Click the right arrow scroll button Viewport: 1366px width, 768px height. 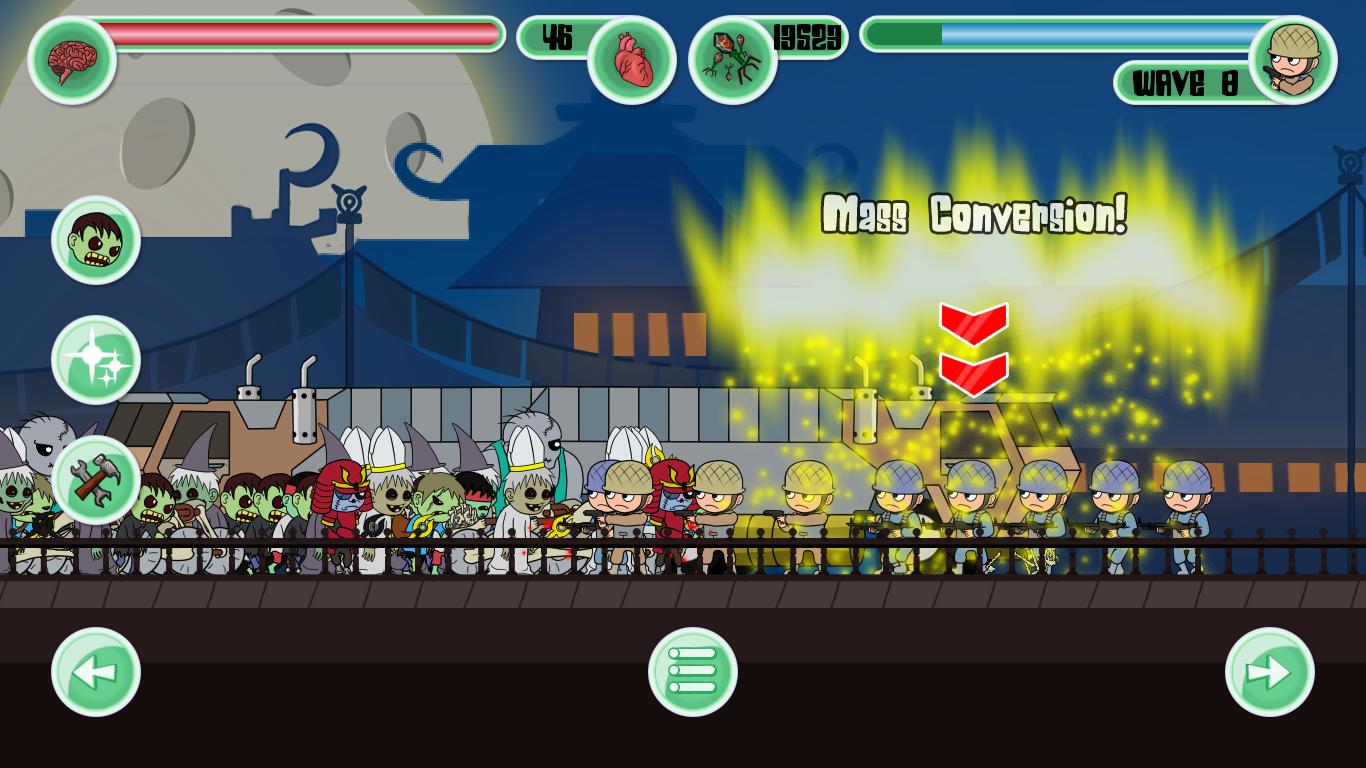(1270, 672)
